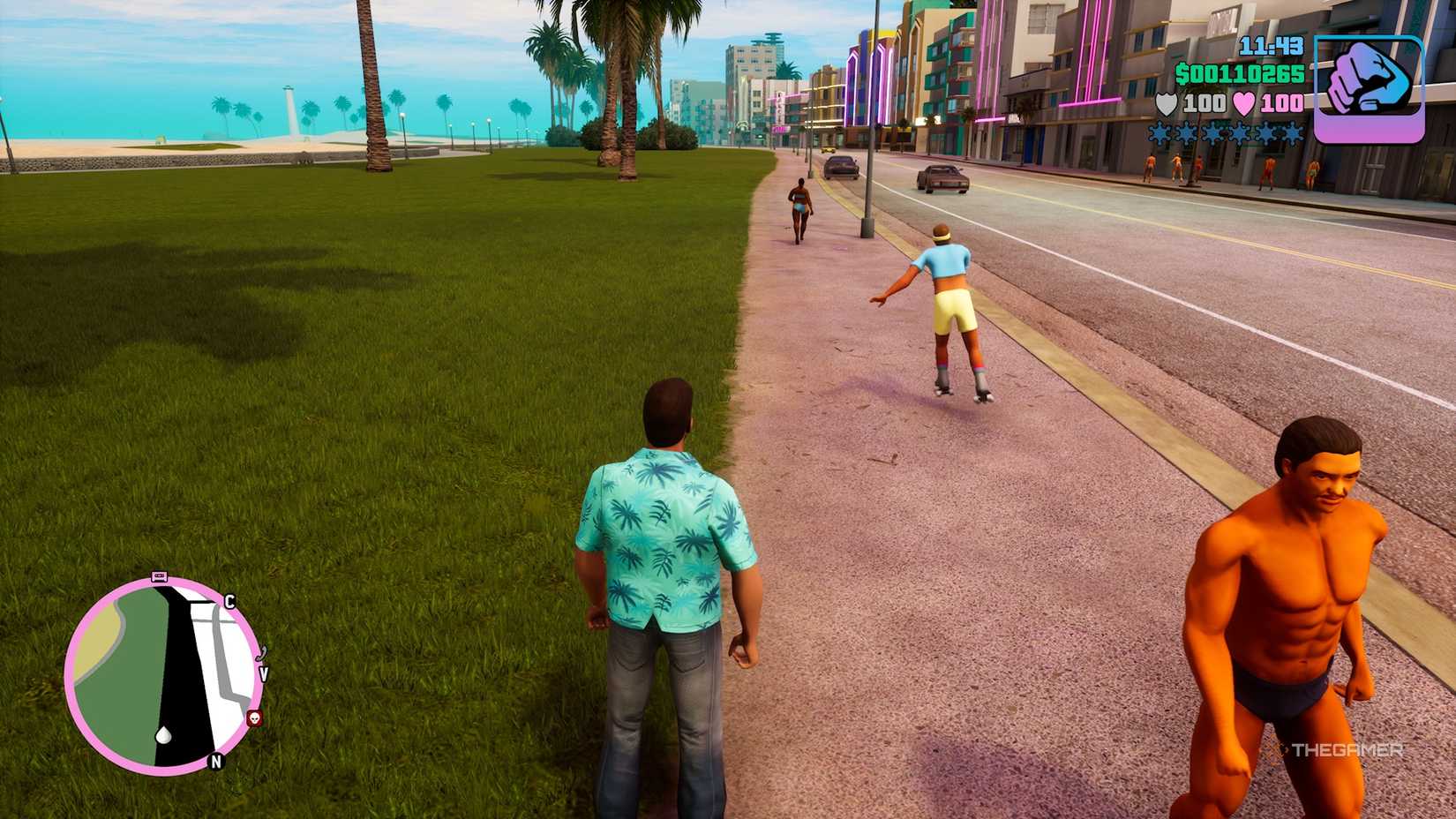This screenshot has width=1456, height=819.
Task: Click the armor value reading 100
Action: click(x=1203, y=102)
